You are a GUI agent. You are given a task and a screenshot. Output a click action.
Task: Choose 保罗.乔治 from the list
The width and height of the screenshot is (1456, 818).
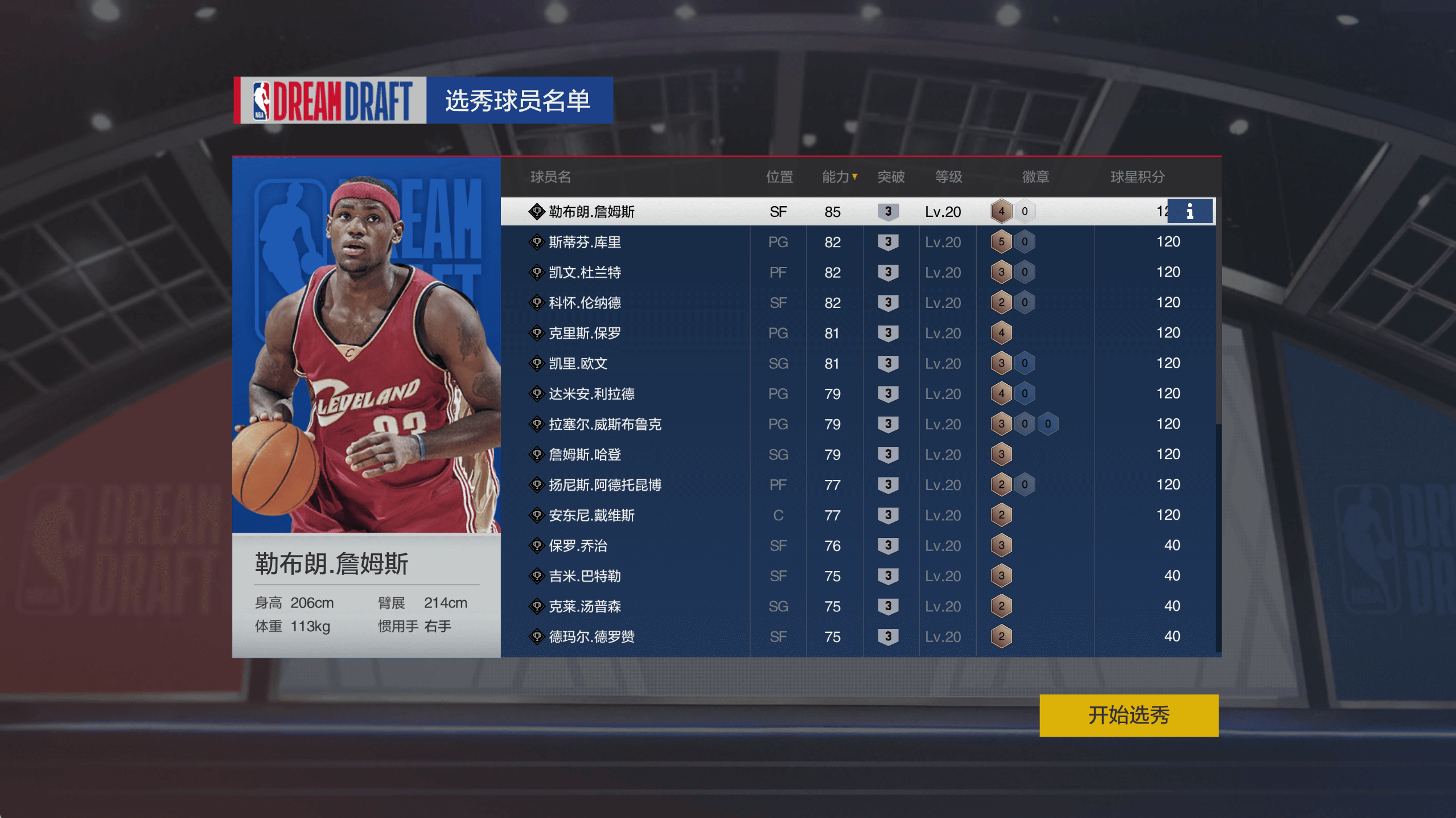point(578,546)
